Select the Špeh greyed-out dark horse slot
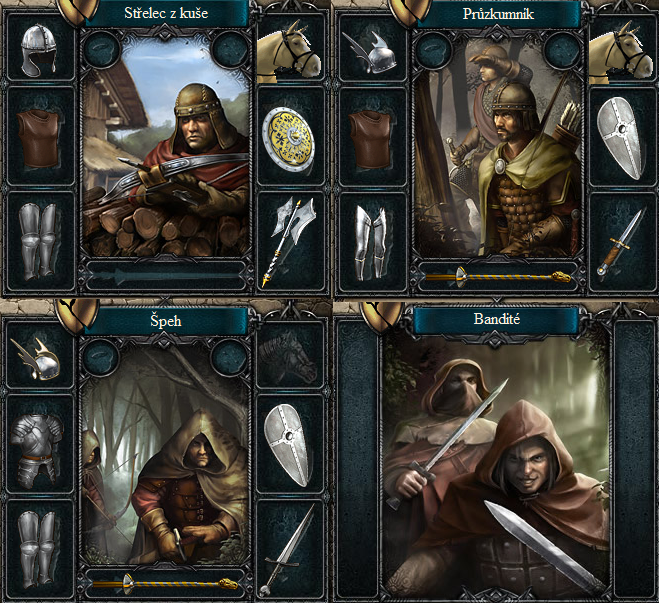659x603 pixels. pos(290,358)
